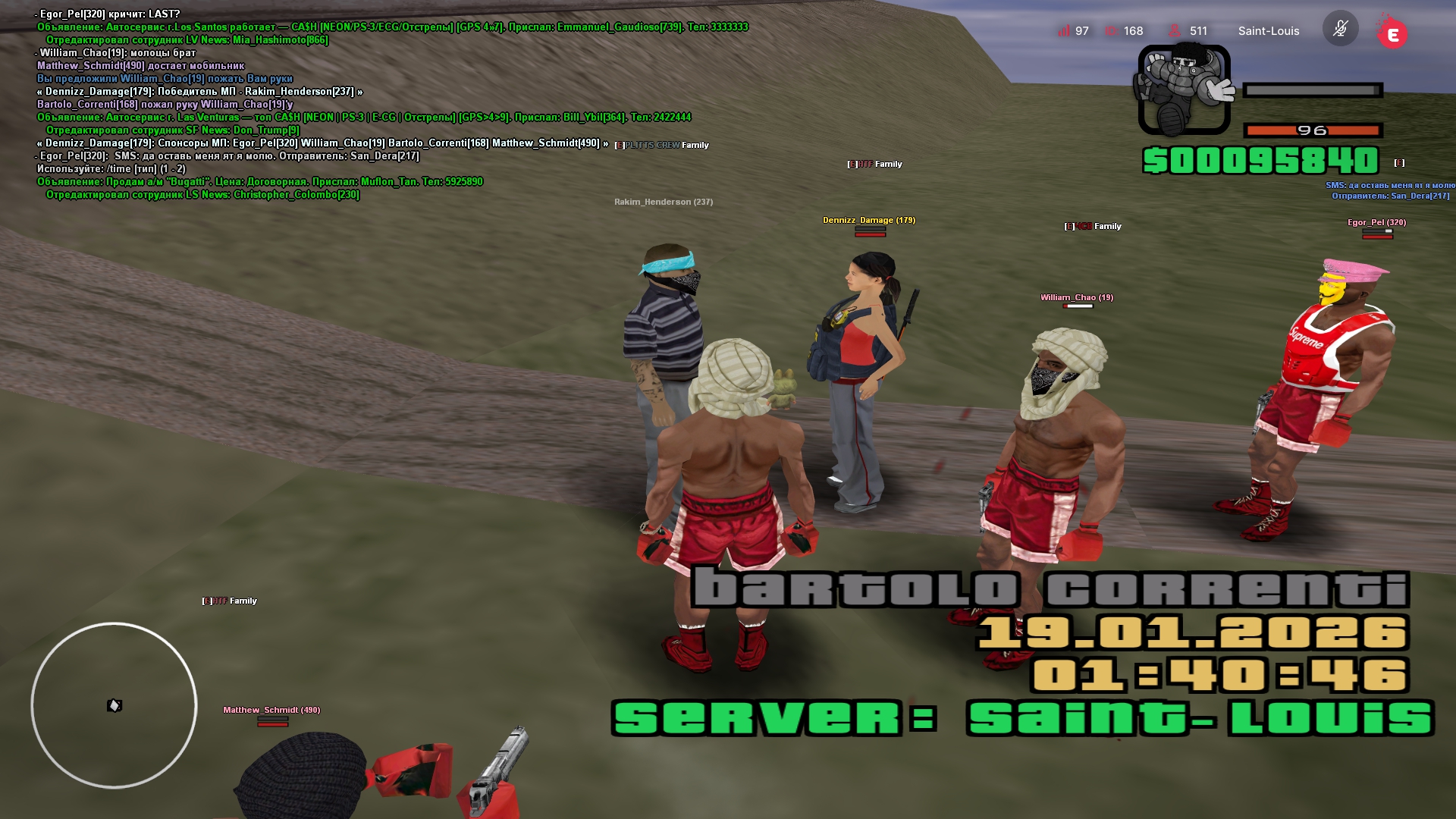The image size is (1456, 819).
Task: Click the circular radar minimap
Action: coord(114,705)
